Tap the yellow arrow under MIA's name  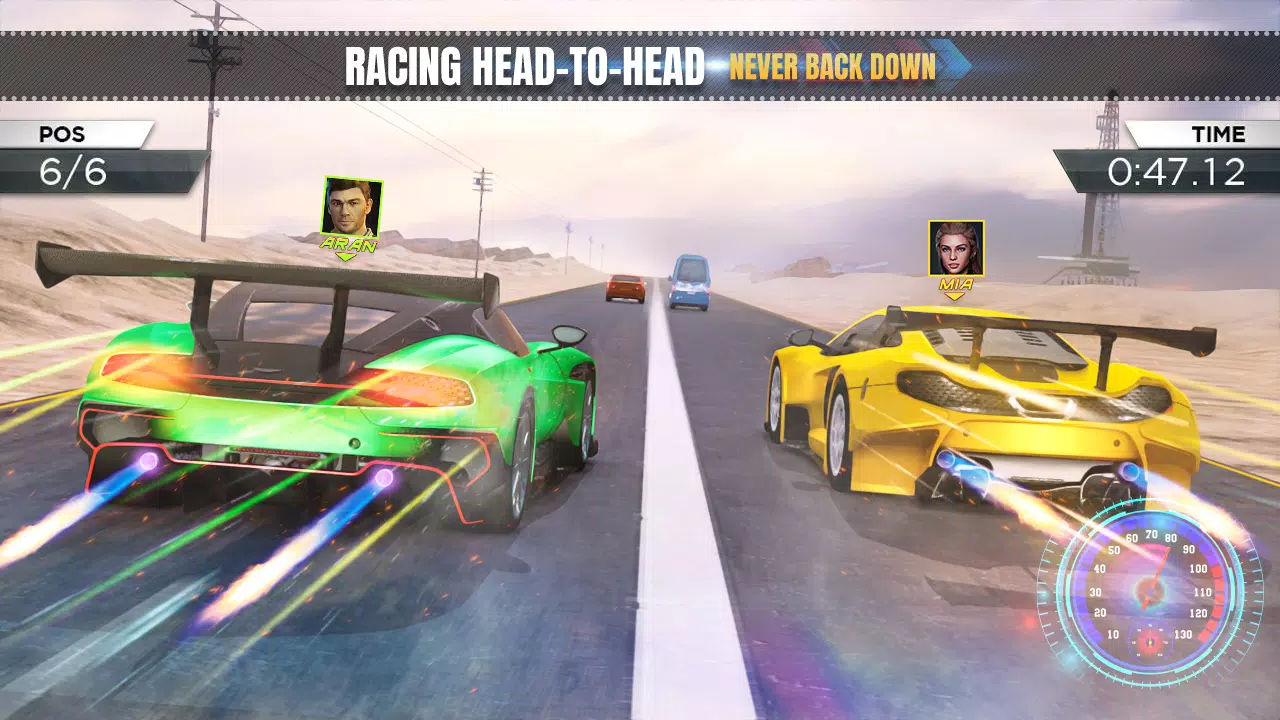(x=955, y=296)
